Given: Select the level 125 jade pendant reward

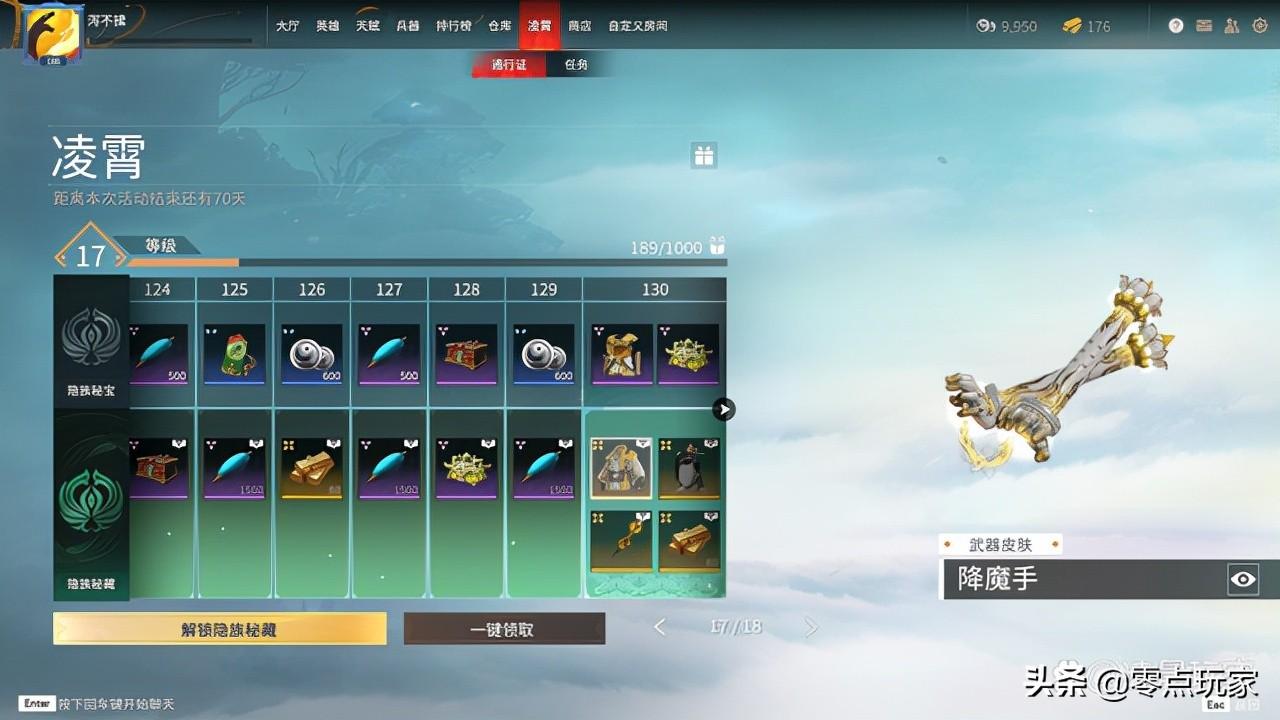Looking at the screenshot, I should tap(234, 354).
